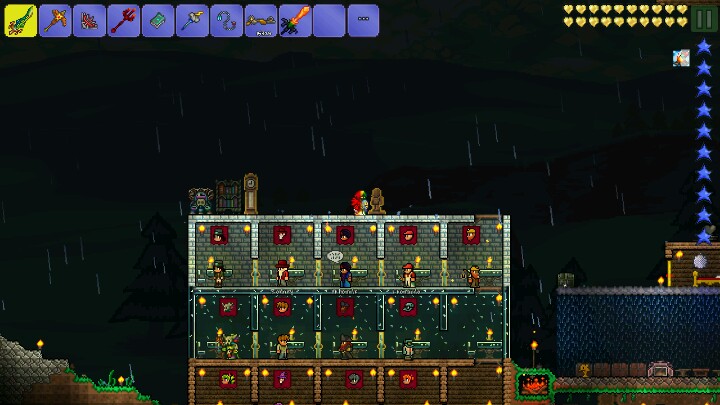Select the green blade in the first hotbar slot
The height and width of the screenshot is (405, 720).
tap(21, 20)
